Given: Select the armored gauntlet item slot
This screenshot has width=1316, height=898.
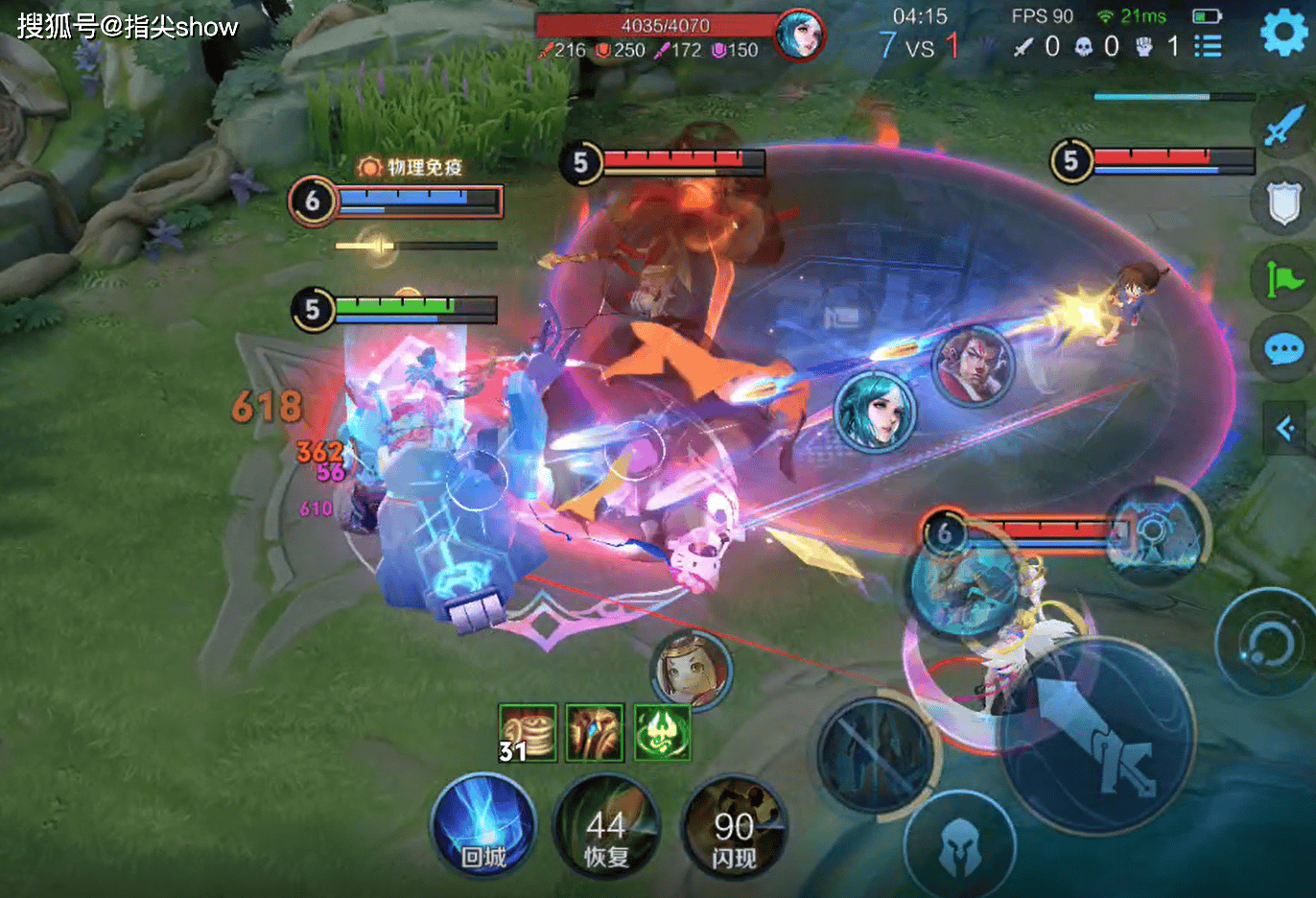Looking at the screenshot, I should [595, 733].
